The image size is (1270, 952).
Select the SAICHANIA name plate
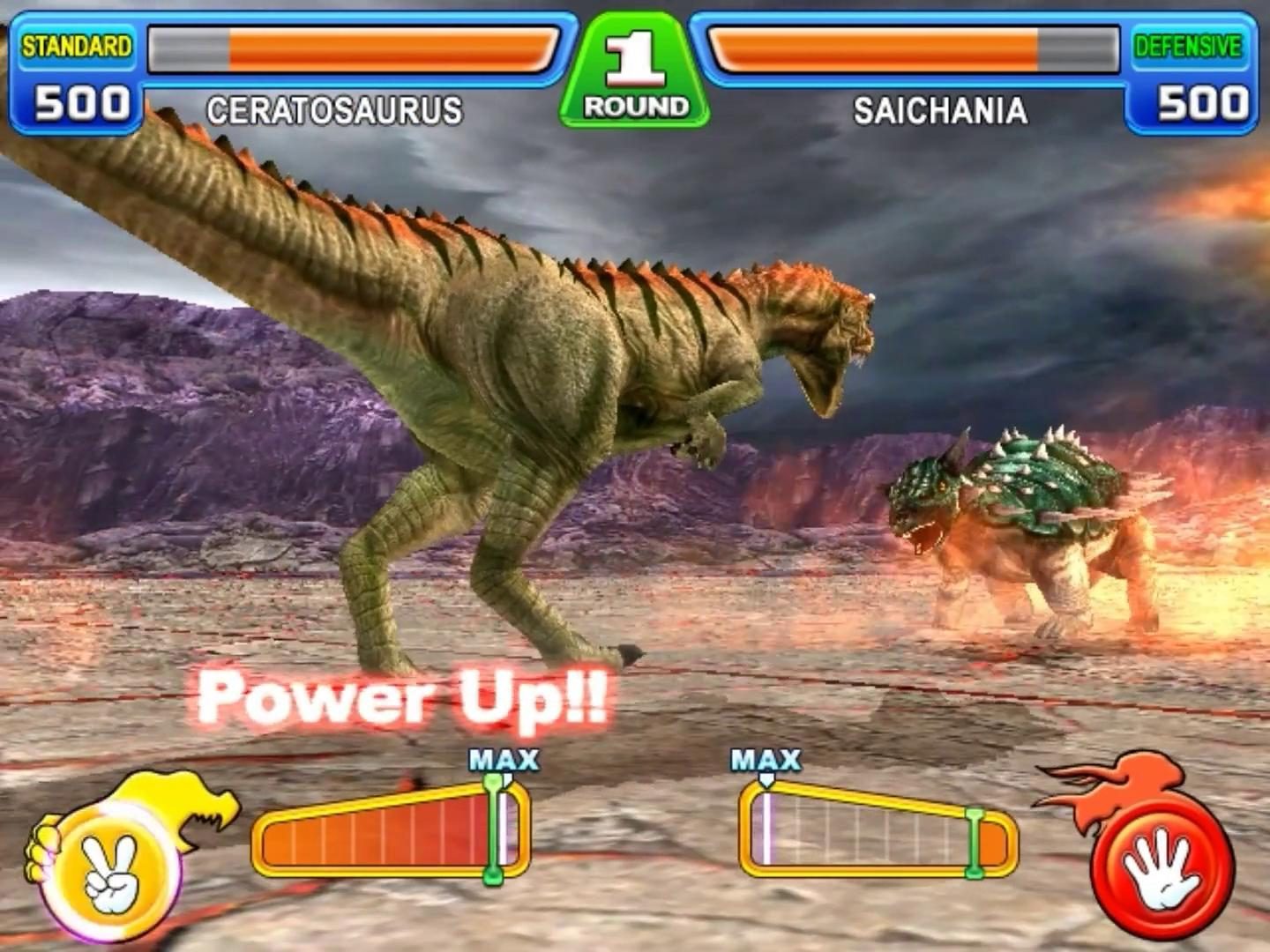tap(938, 108)
